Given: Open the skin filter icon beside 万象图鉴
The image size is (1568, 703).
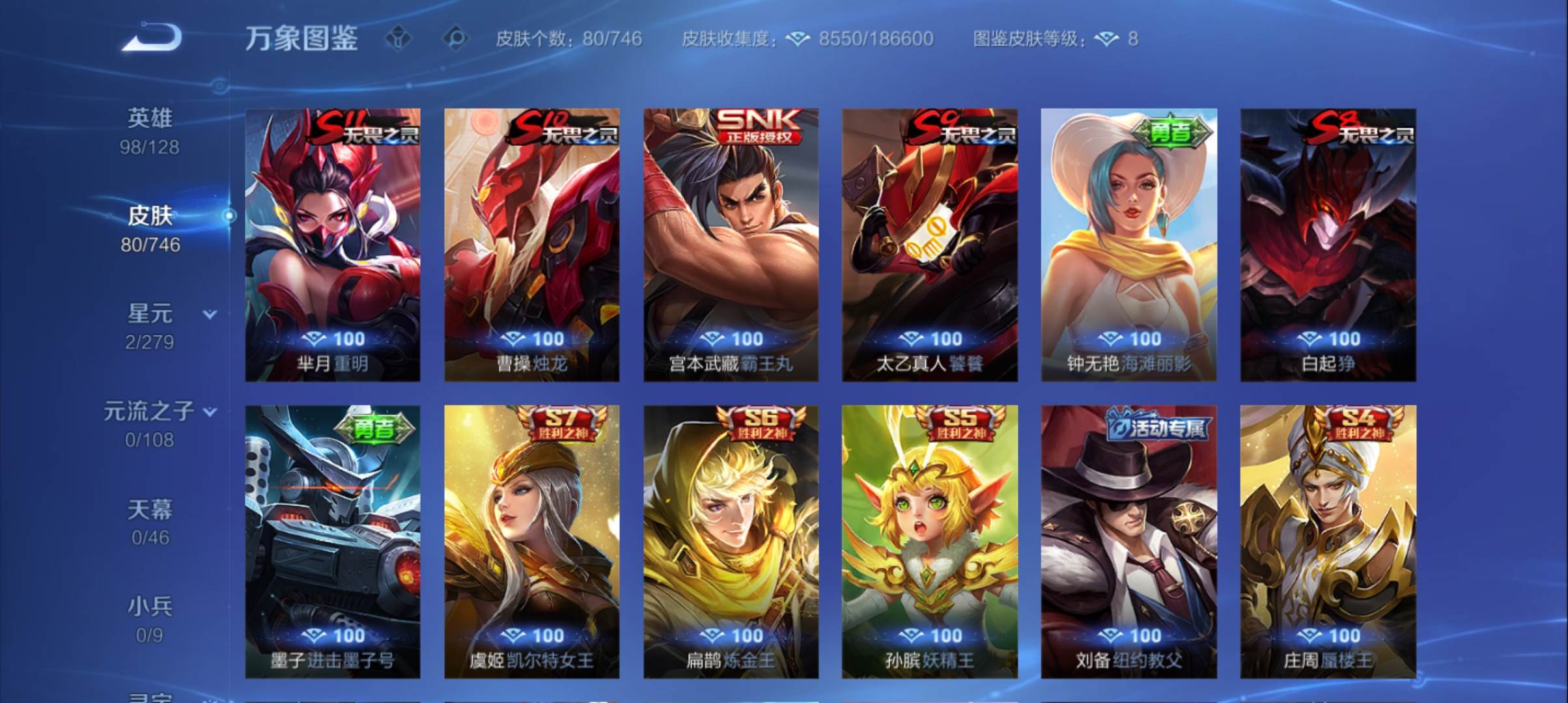Looking at the screenshot, I should coord(399,38).
